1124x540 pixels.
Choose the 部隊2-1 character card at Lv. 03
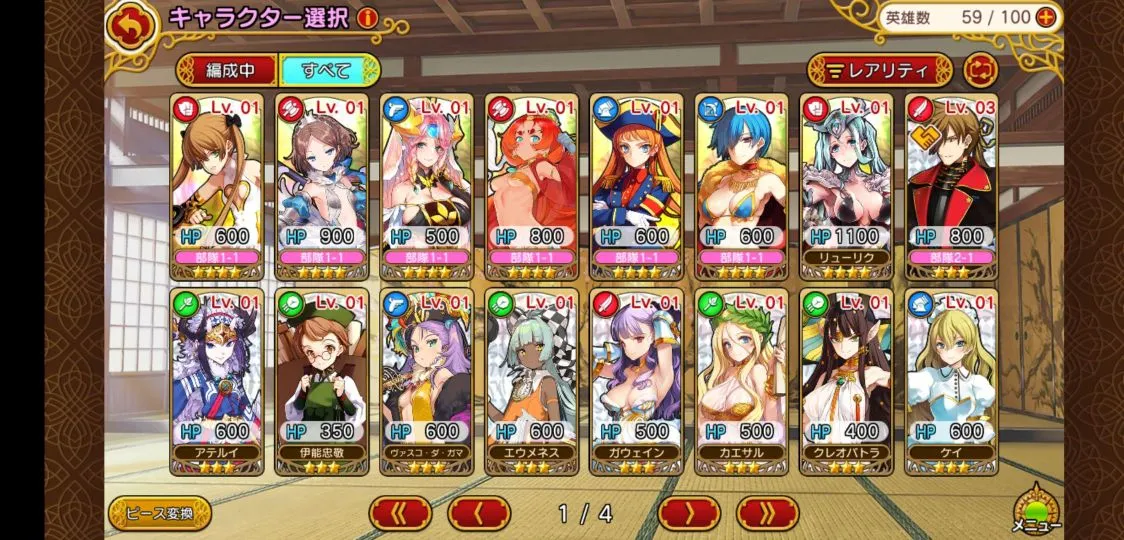click(x=951, y=186)
